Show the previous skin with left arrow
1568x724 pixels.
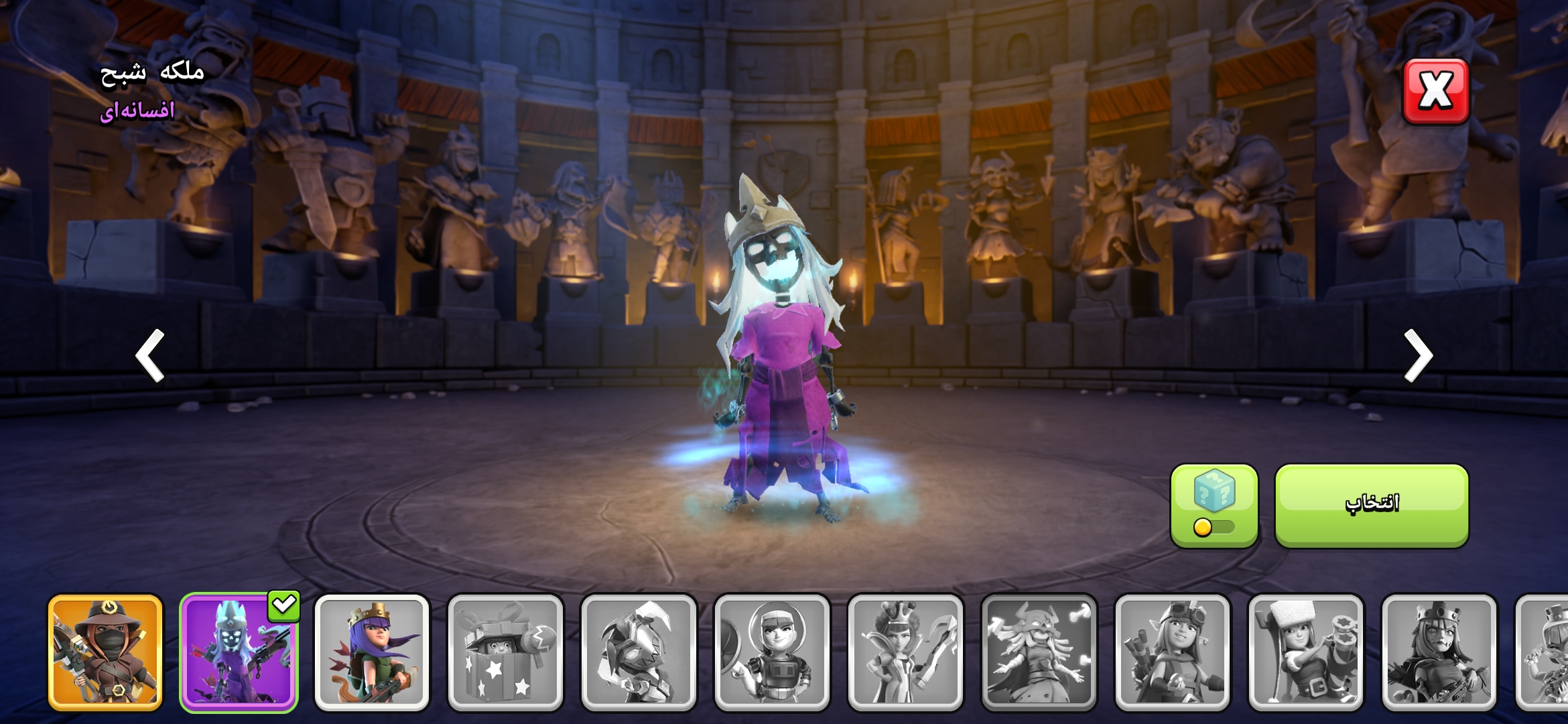pos(150,355)
